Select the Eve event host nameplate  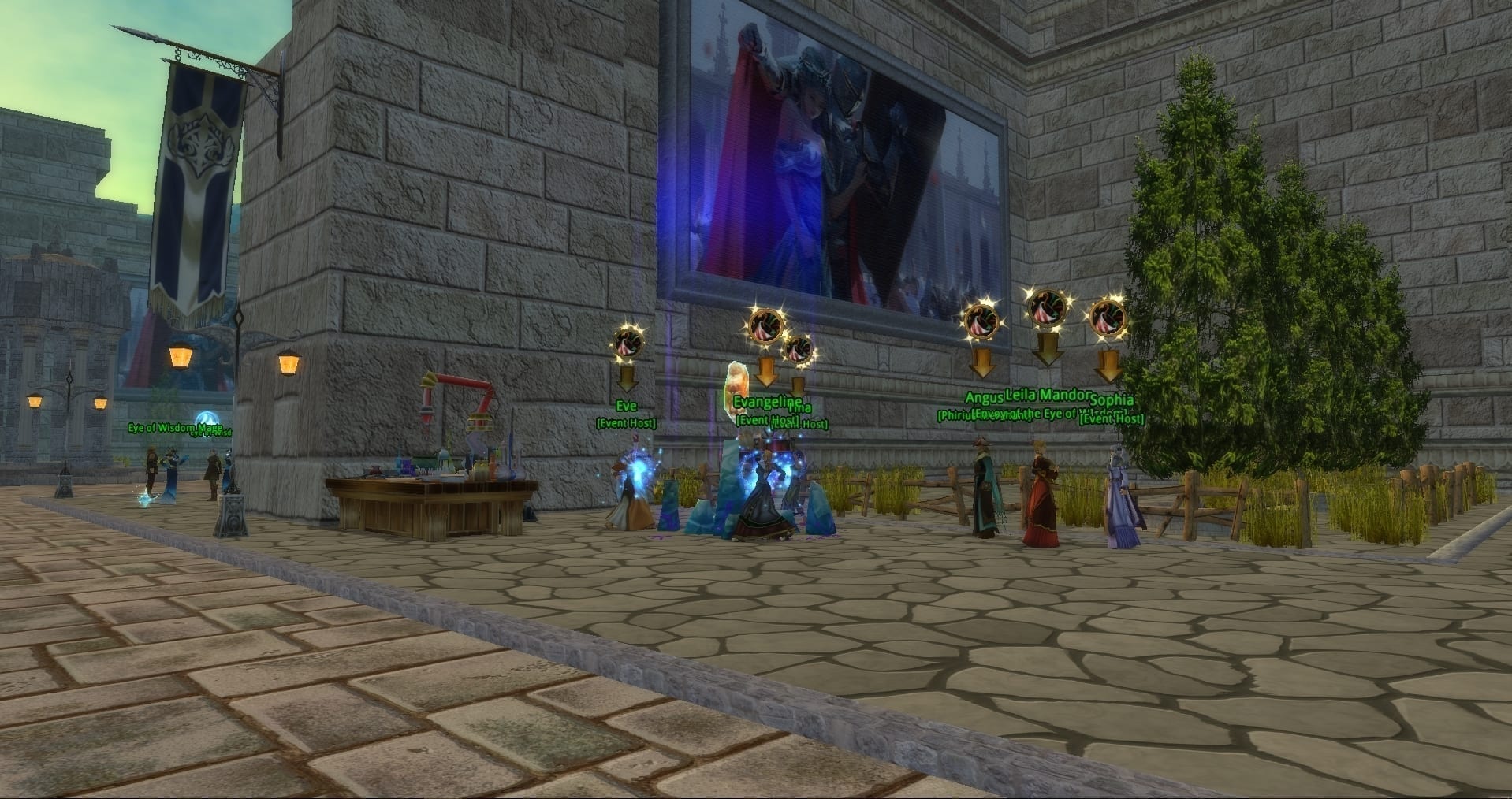coord(626,407)
